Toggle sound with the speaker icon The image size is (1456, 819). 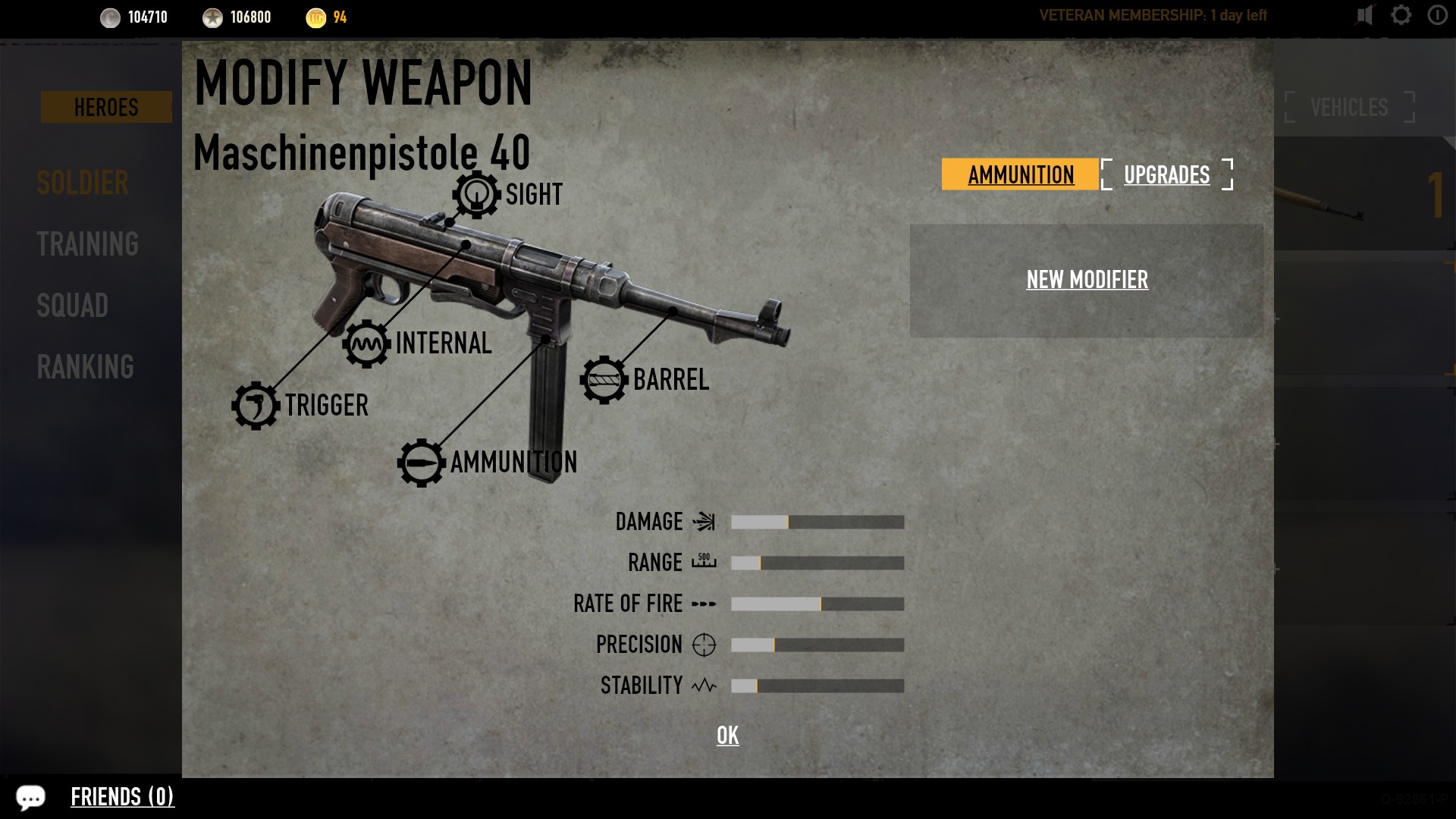point(1364,15)
